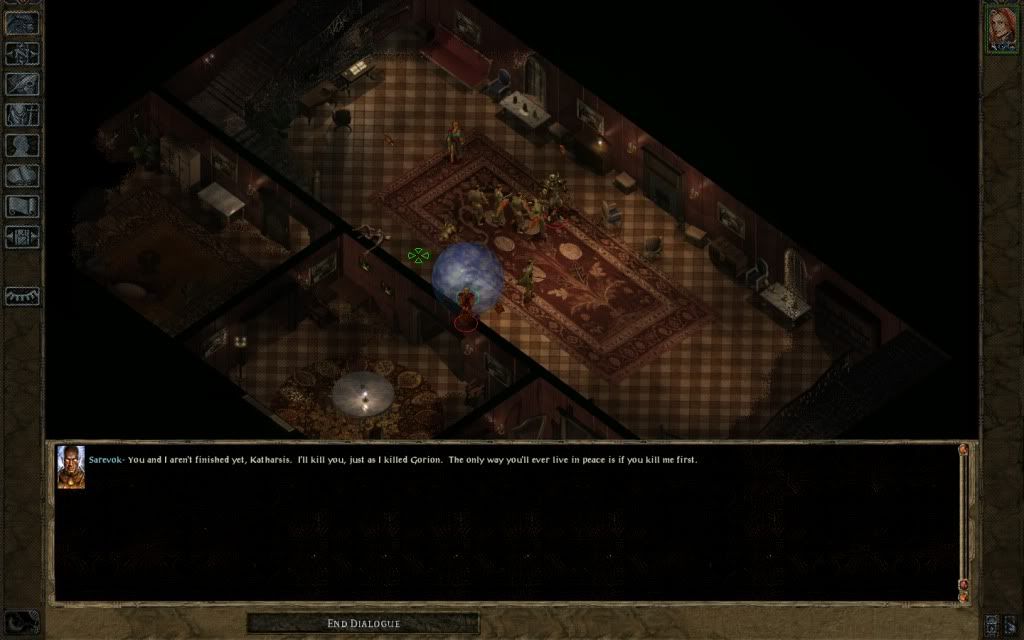Viewport: 1024px width, 640px height.
Task: Open the character record silhouette button
Action: pyautogui.click(x=22, y=146)
